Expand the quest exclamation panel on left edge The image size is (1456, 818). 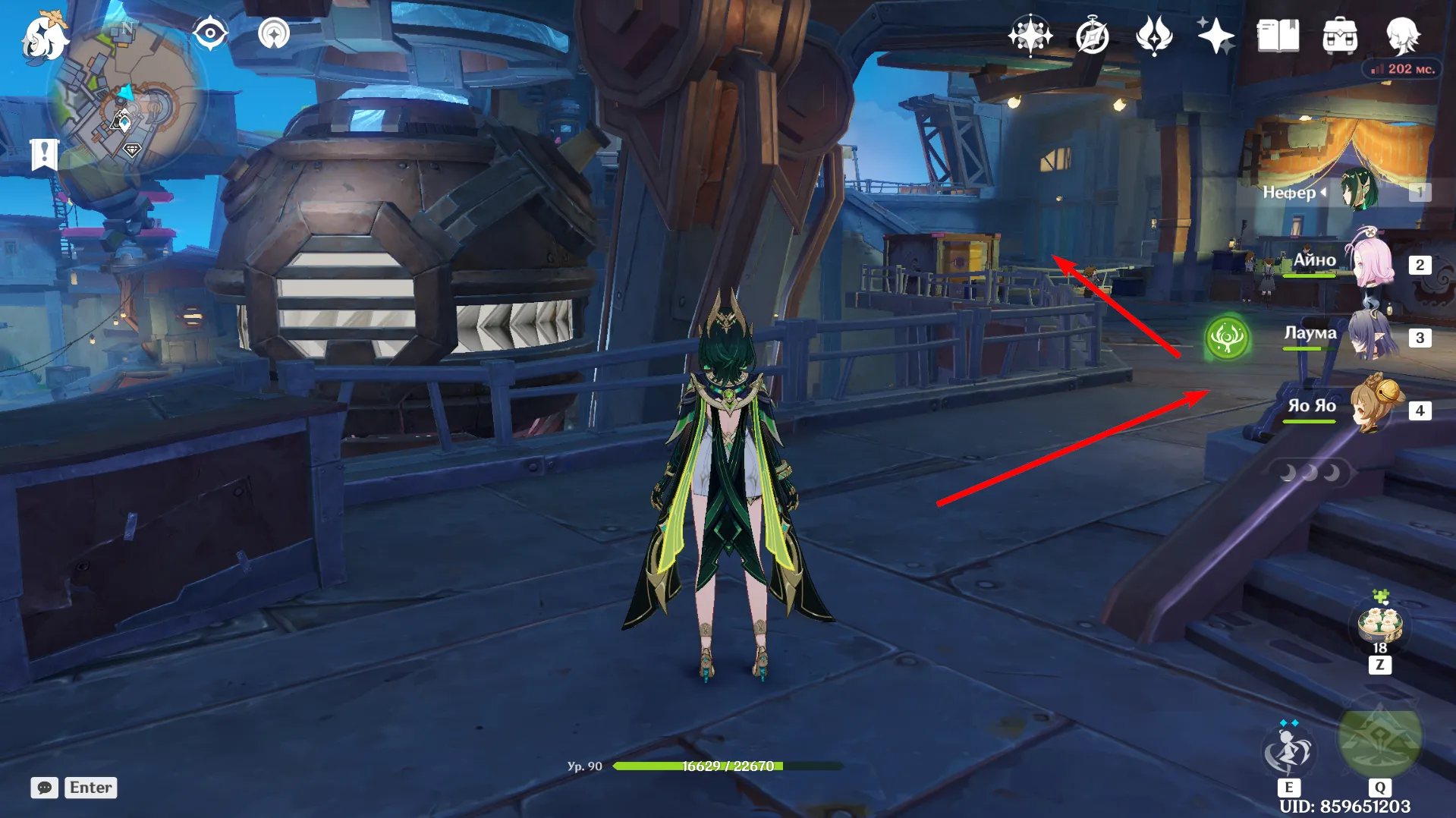(46, 154)
